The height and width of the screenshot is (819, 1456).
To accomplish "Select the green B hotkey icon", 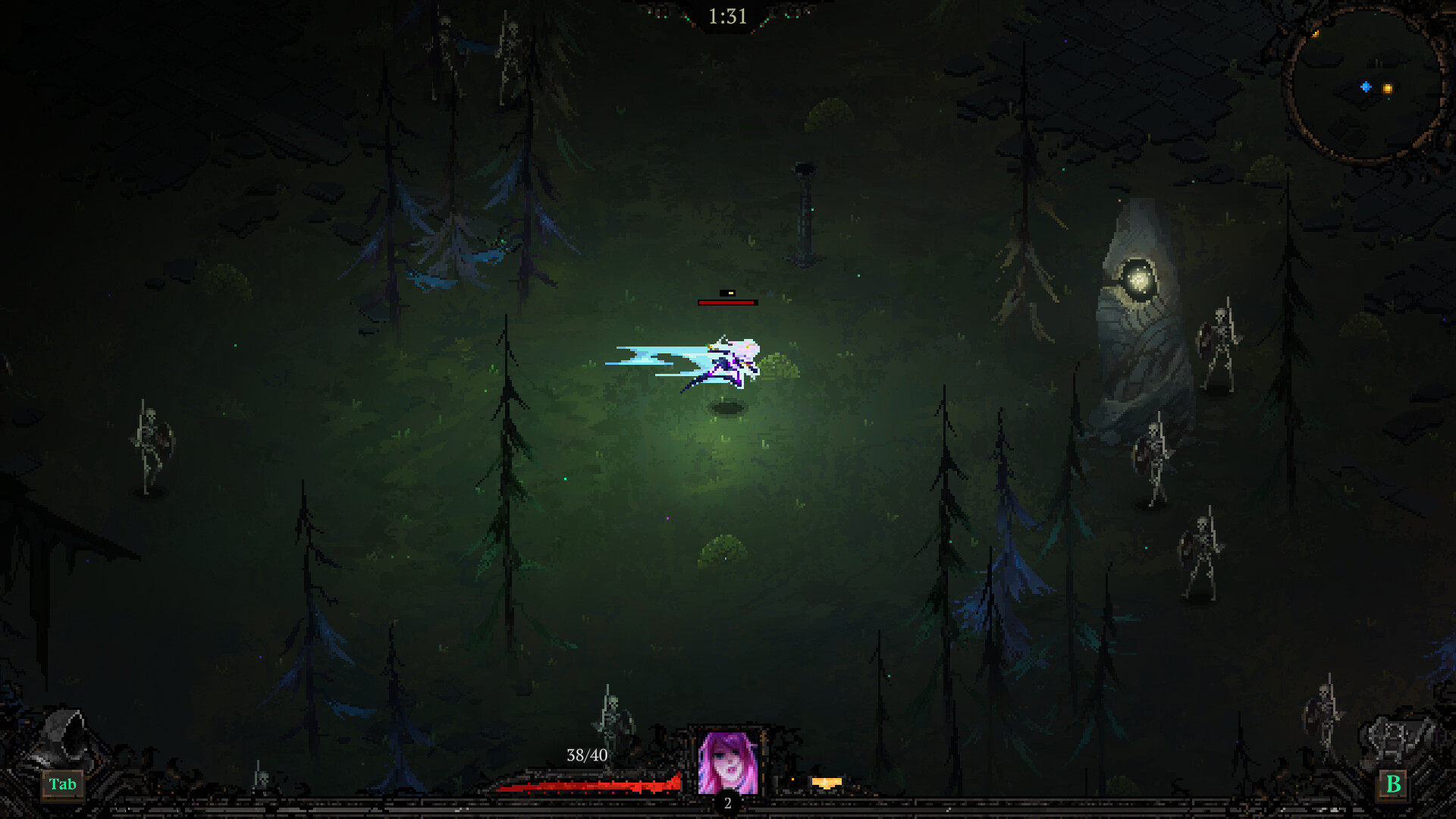I will (1392, 785).
